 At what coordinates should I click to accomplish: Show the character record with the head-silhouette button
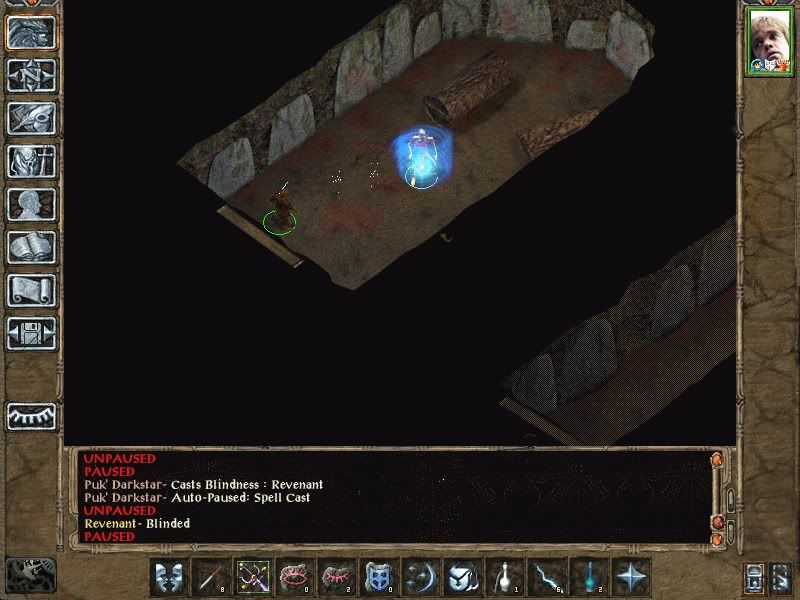pos(31,204)
